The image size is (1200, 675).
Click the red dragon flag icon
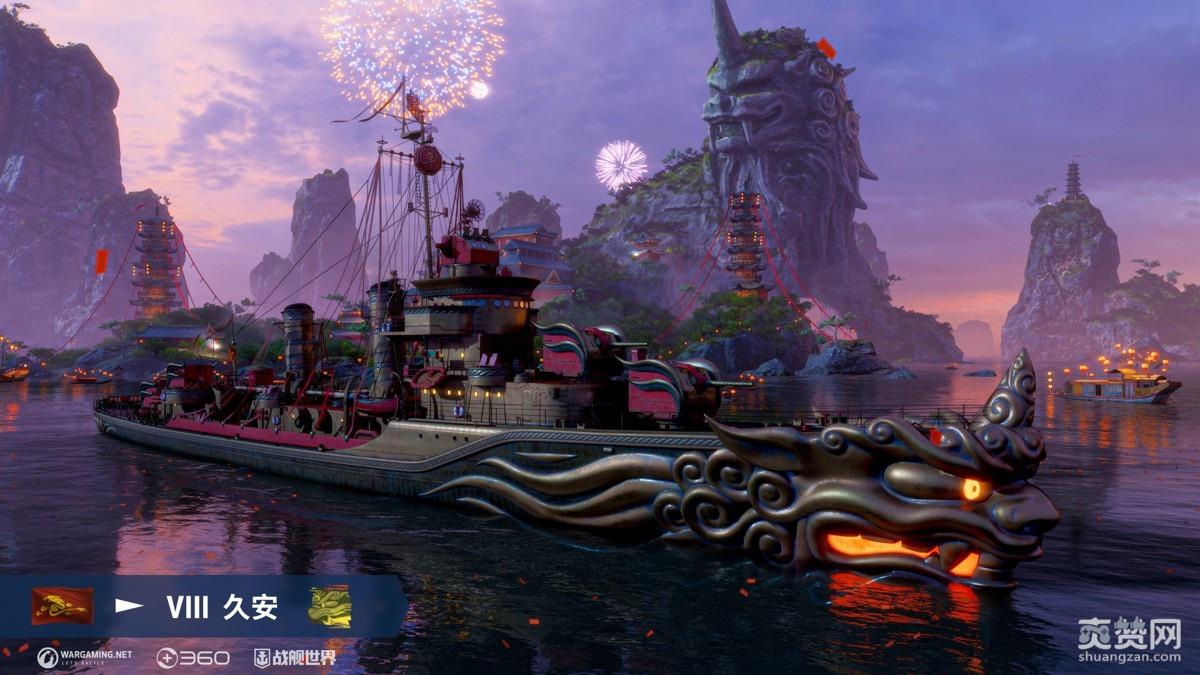point(62,605)
